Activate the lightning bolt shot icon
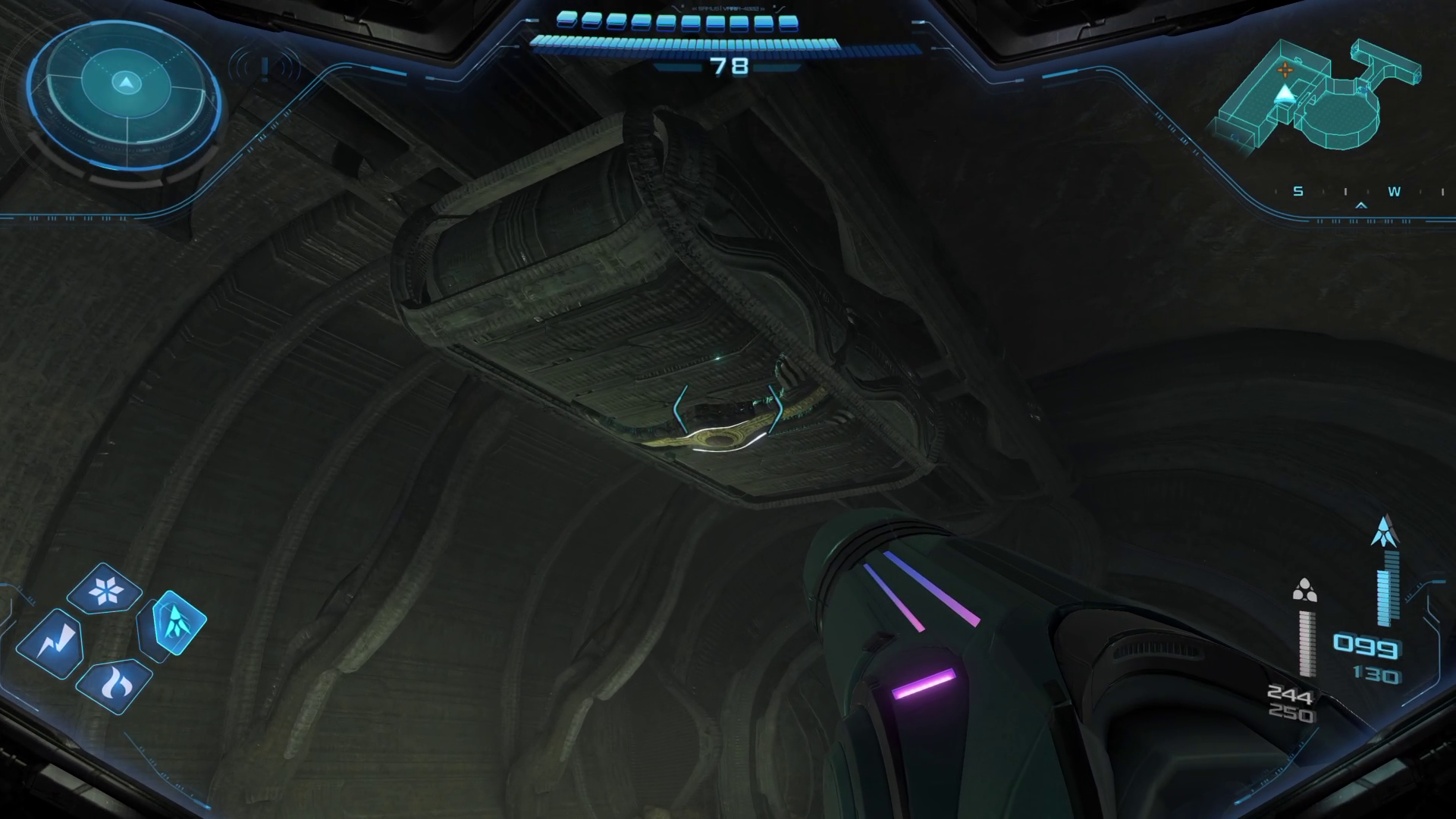This screenshot has height=819, width=1456. 49,642
